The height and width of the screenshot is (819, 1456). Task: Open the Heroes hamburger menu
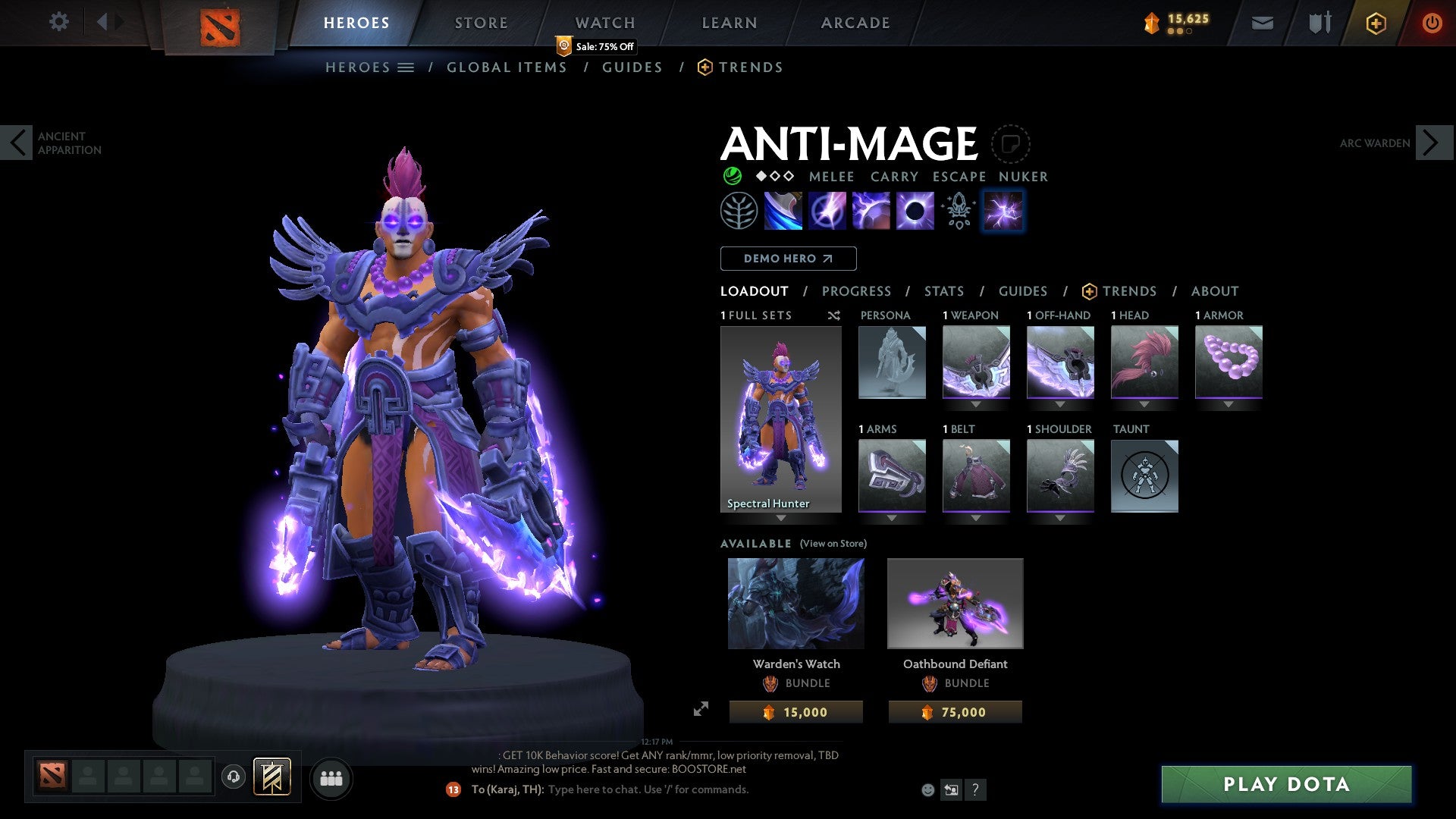[405, 67]
